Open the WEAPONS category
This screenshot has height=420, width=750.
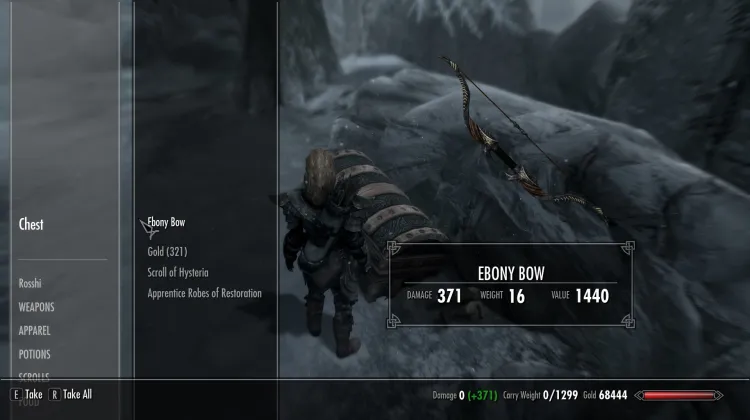36,307
